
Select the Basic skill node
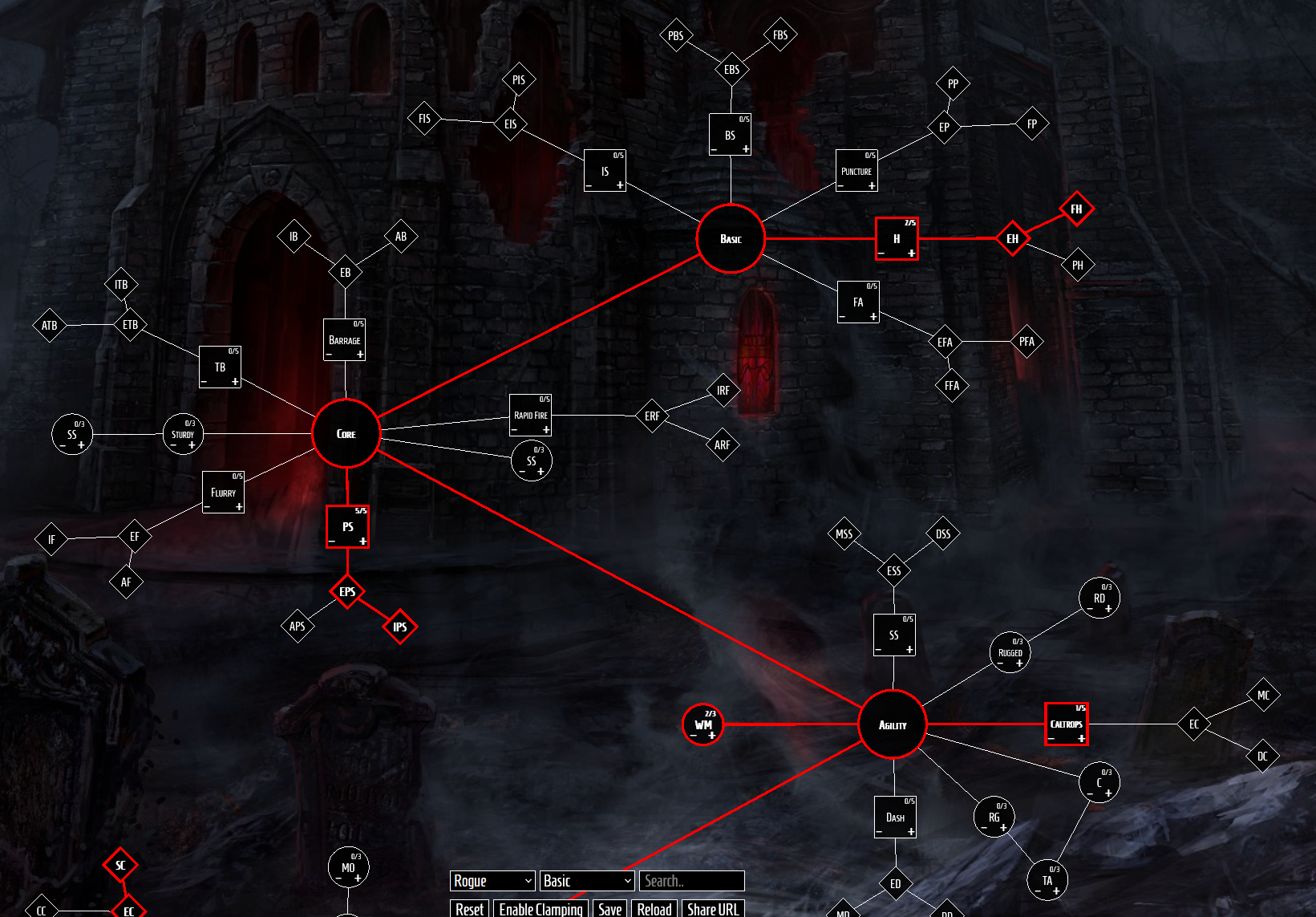coord(730,239)
